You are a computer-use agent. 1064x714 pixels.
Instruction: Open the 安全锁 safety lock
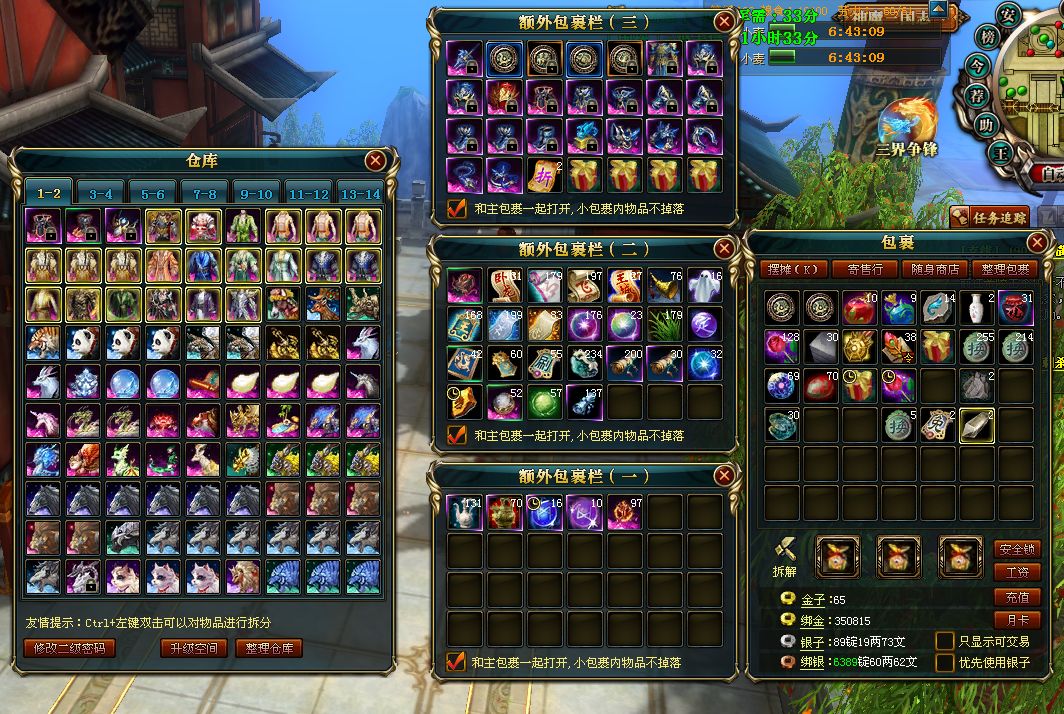point(1017,549)
